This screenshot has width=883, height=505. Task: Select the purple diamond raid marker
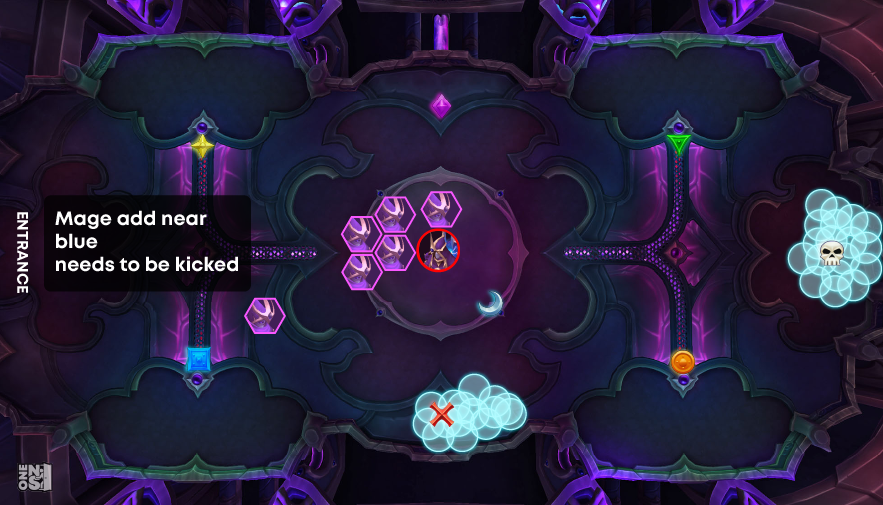(440, 105)
